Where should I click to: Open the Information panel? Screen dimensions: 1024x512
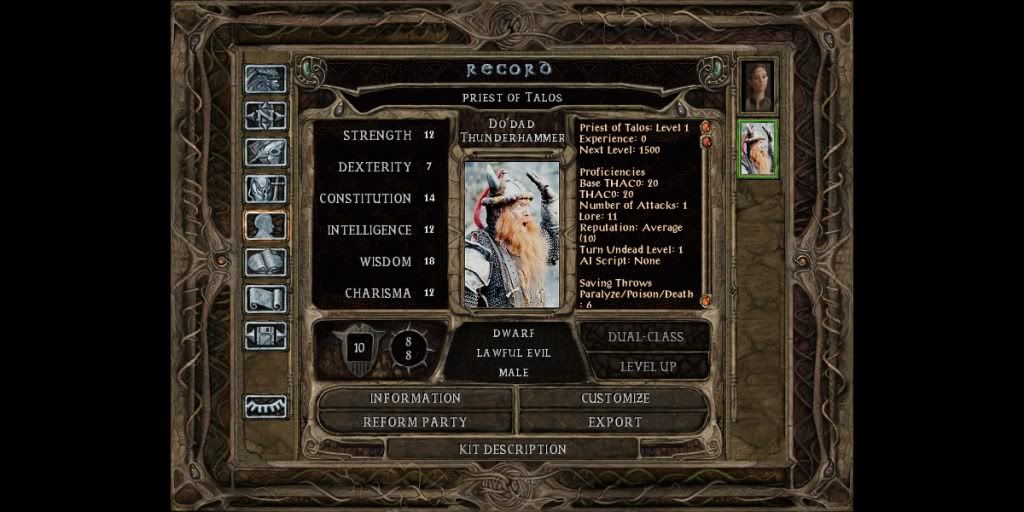(415, 398)
